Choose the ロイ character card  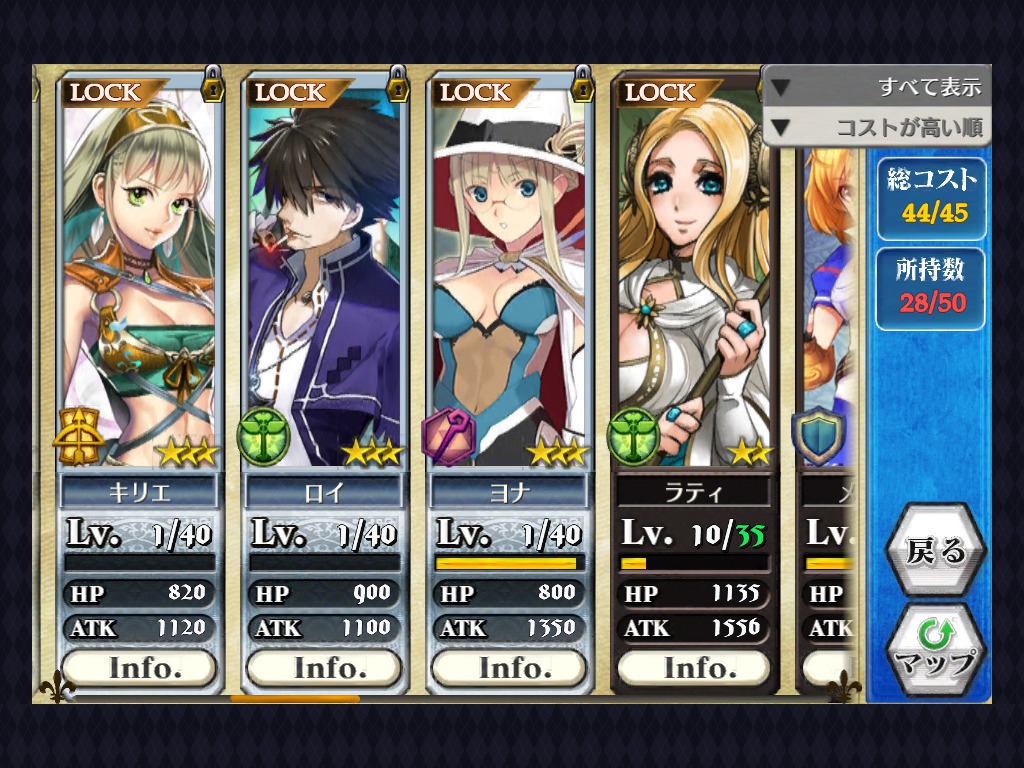coord(323,280)
